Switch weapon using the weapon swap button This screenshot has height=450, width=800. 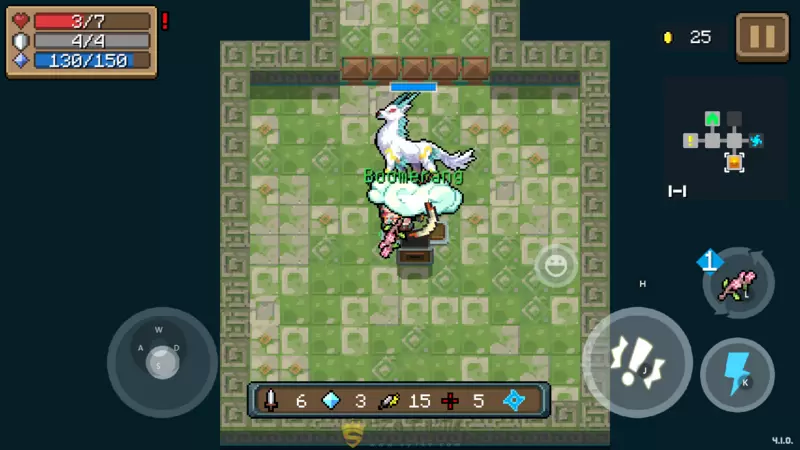(738, 284)
